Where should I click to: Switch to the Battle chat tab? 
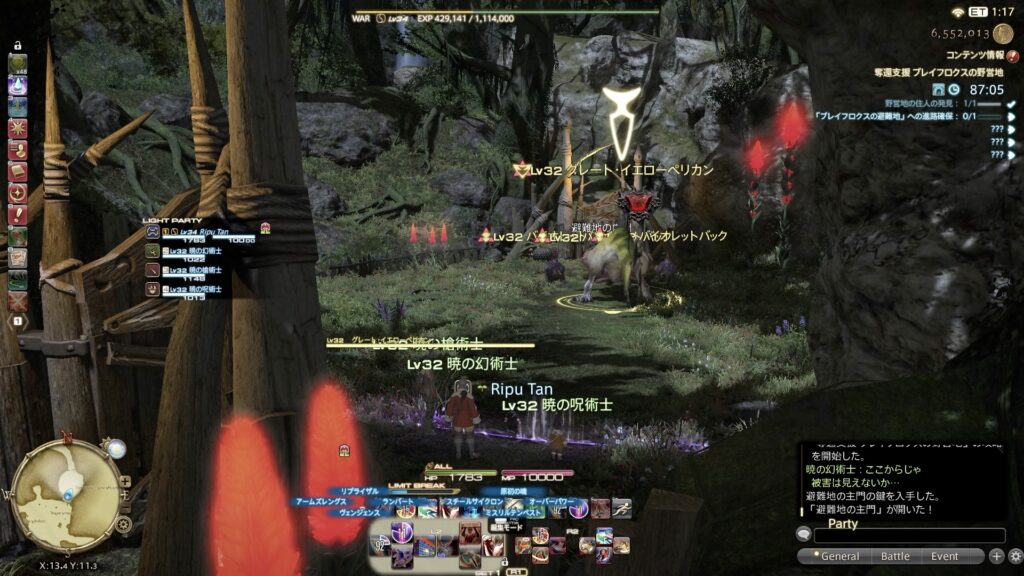tap(895, 556)
